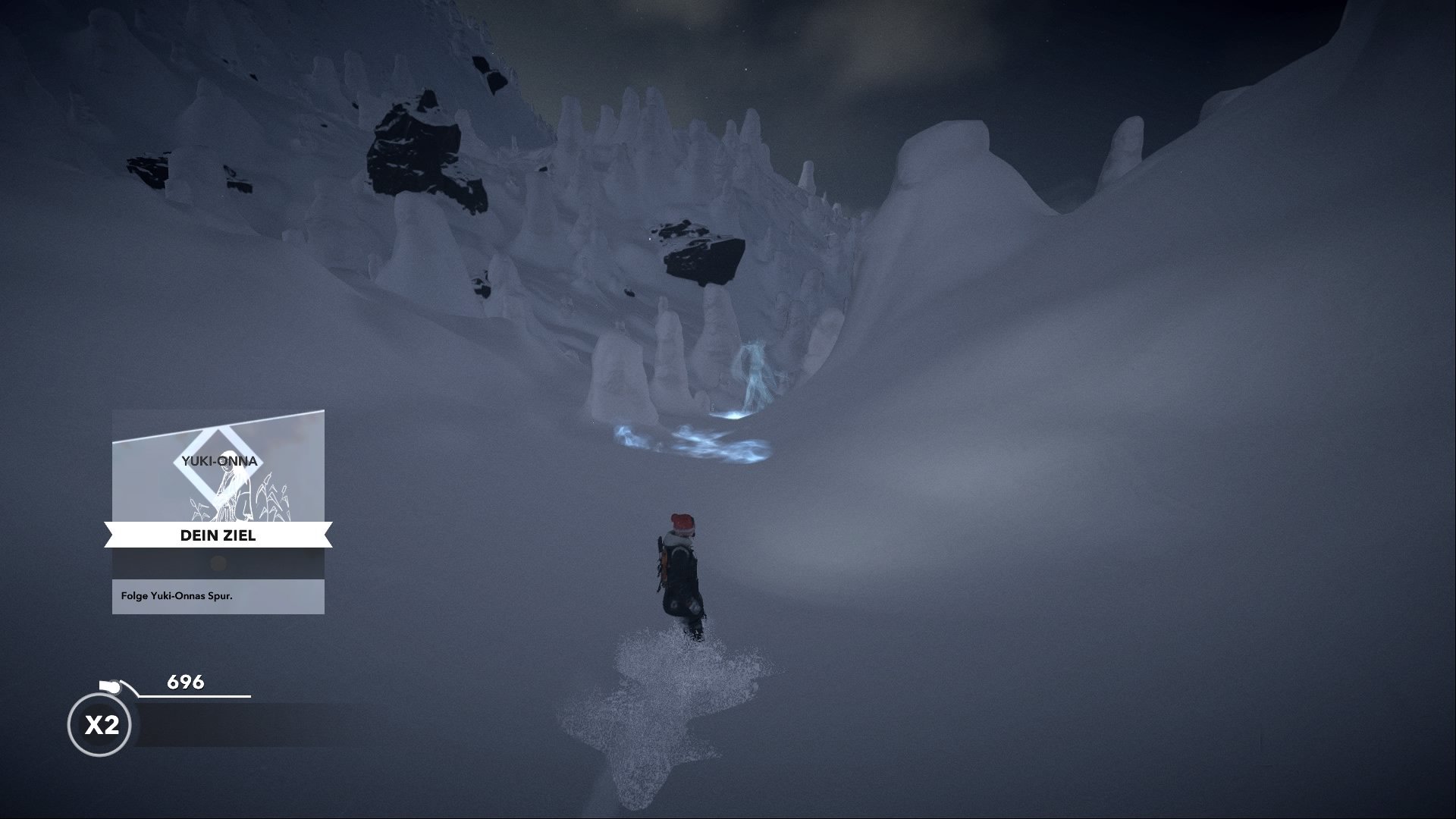The width and height of the screenshot is (1456, 819).
Task: Select the DEIN ZIEL banner heading
Action: click(218, 535)
